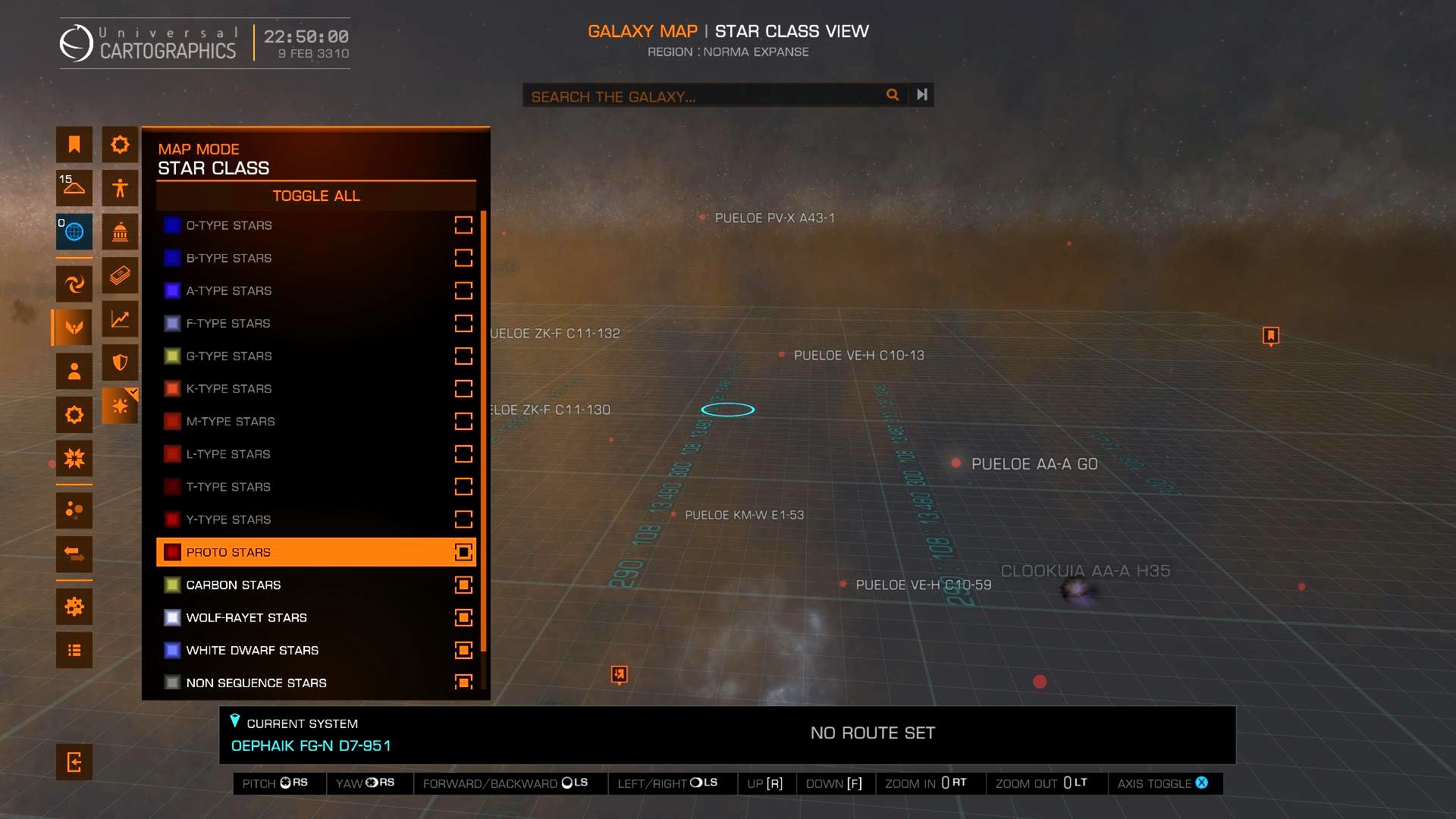1456x819 pixels.
Task: Disable the Proto Stars filter
Action: [x=463, y=552]
